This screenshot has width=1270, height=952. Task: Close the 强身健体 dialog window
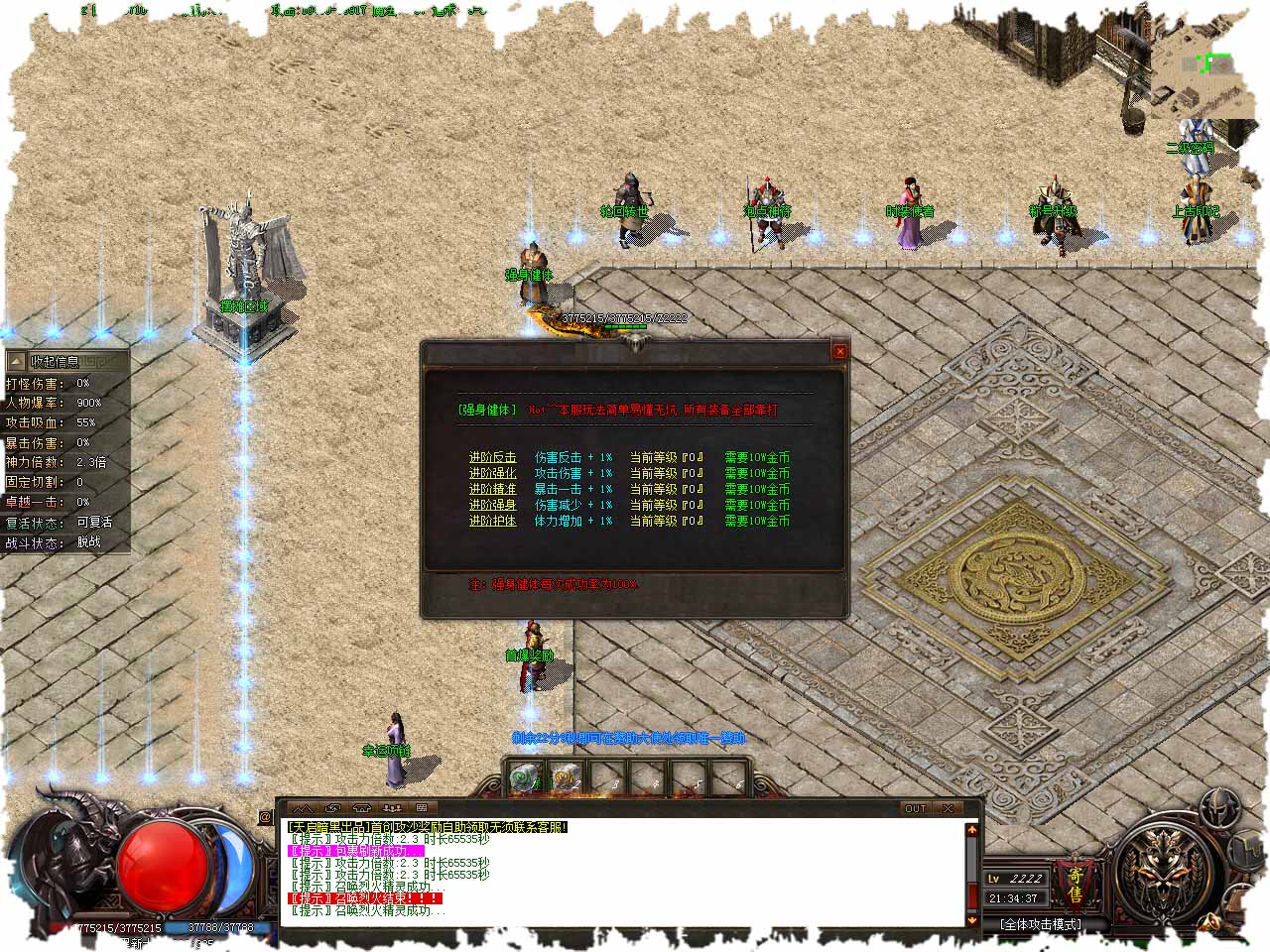[839, 351]
